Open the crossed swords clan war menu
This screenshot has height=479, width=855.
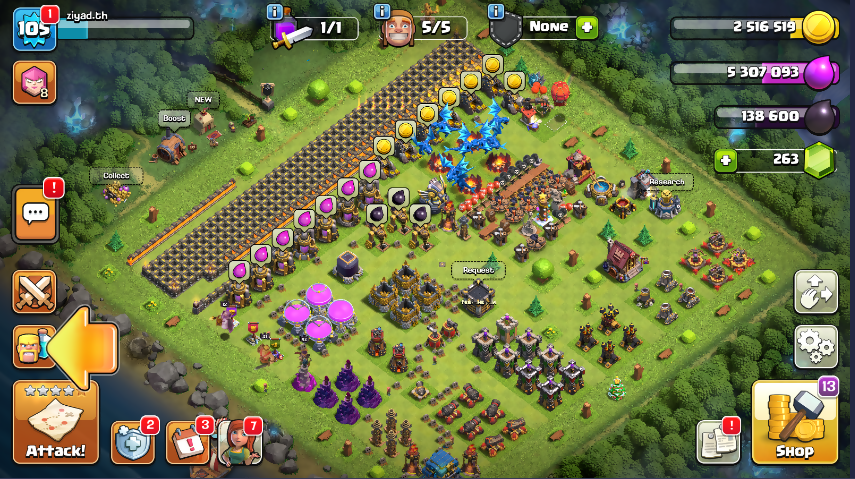pos(34,292)
